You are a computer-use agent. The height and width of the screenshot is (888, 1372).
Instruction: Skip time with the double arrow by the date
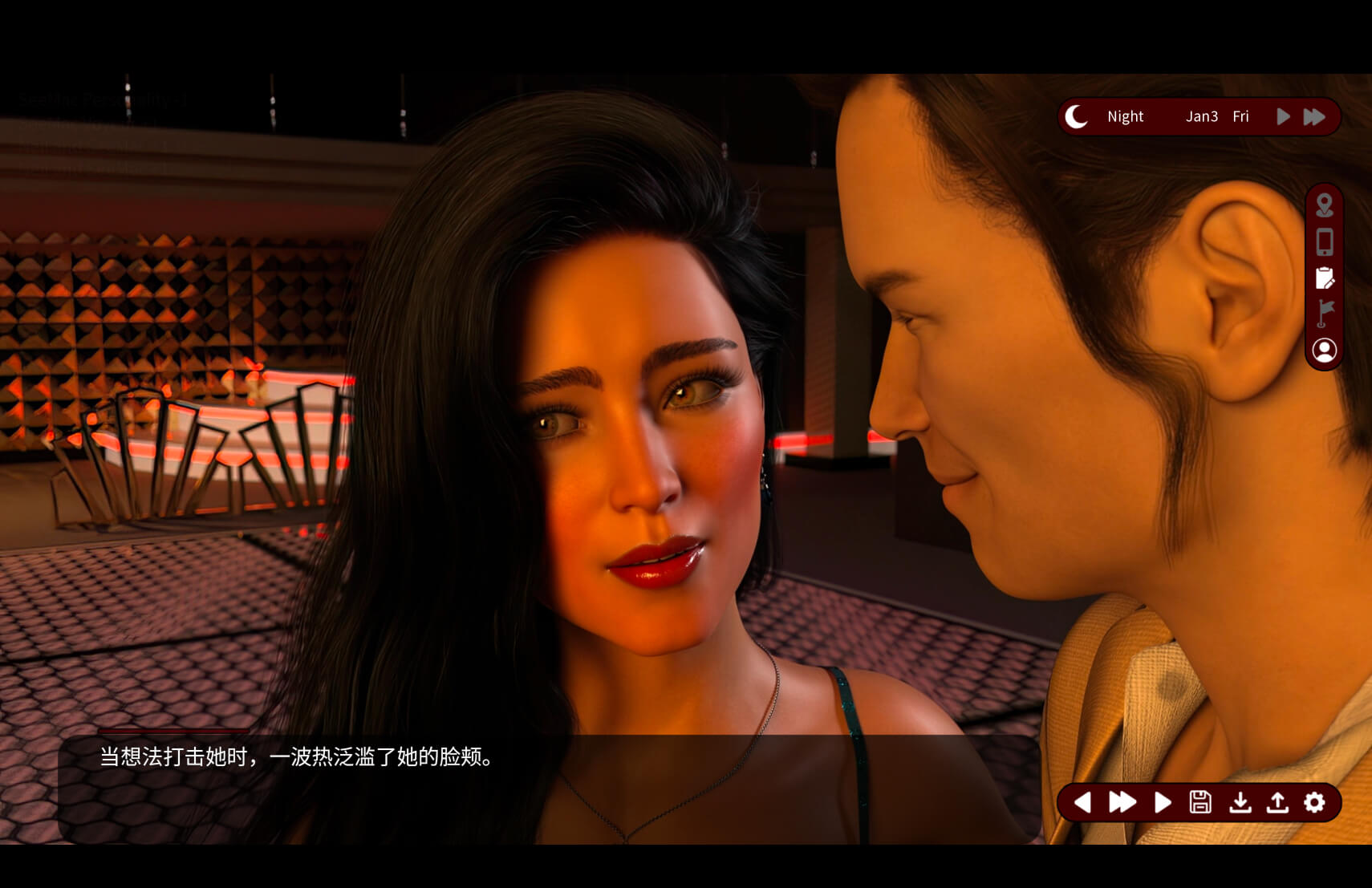[x=1314, y=117]
